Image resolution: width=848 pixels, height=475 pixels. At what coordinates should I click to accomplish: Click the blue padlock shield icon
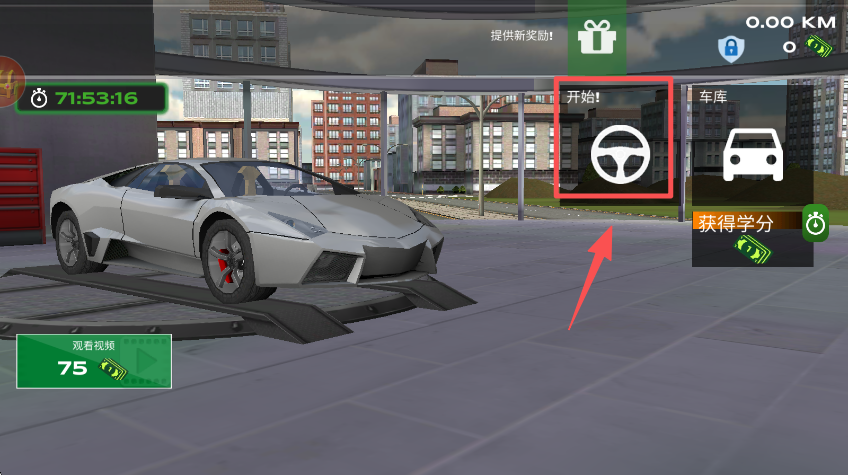(730, 47)
